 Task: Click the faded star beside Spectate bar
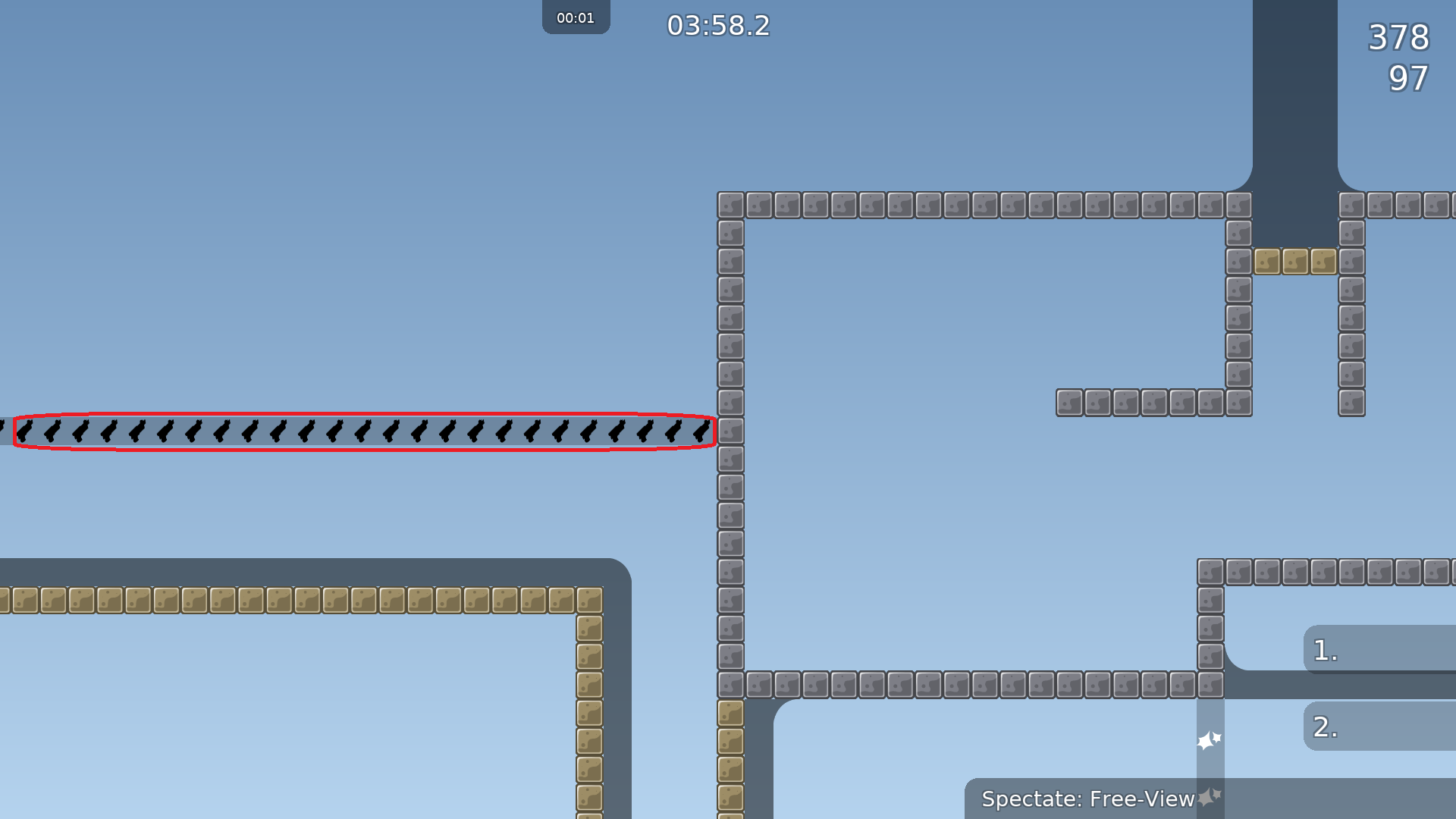point(1209,798)
